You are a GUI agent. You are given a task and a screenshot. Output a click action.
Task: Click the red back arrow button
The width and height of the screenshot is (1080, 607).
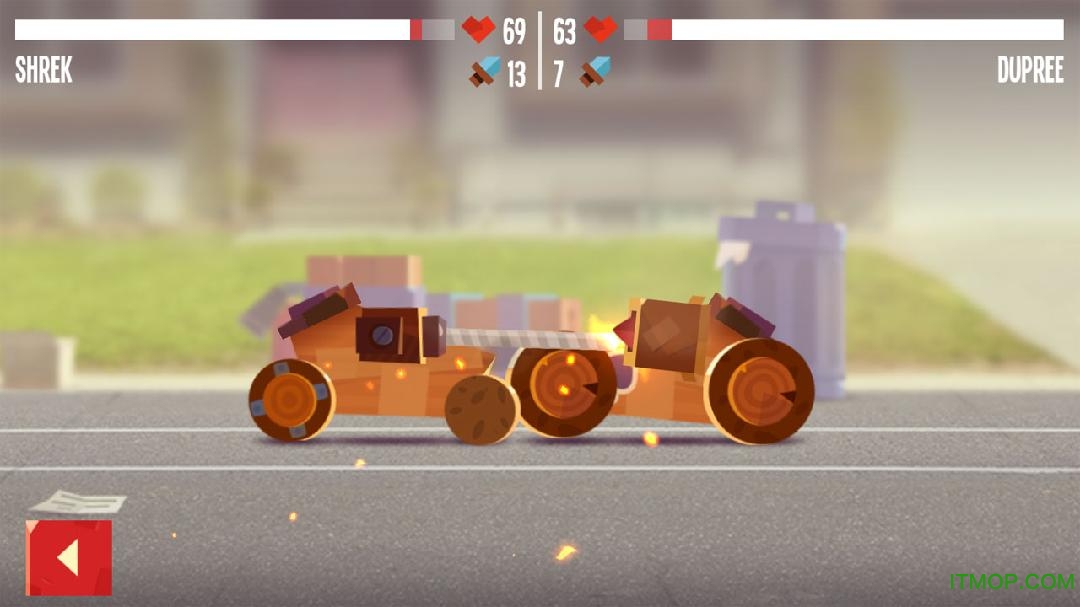pos(69,557)
